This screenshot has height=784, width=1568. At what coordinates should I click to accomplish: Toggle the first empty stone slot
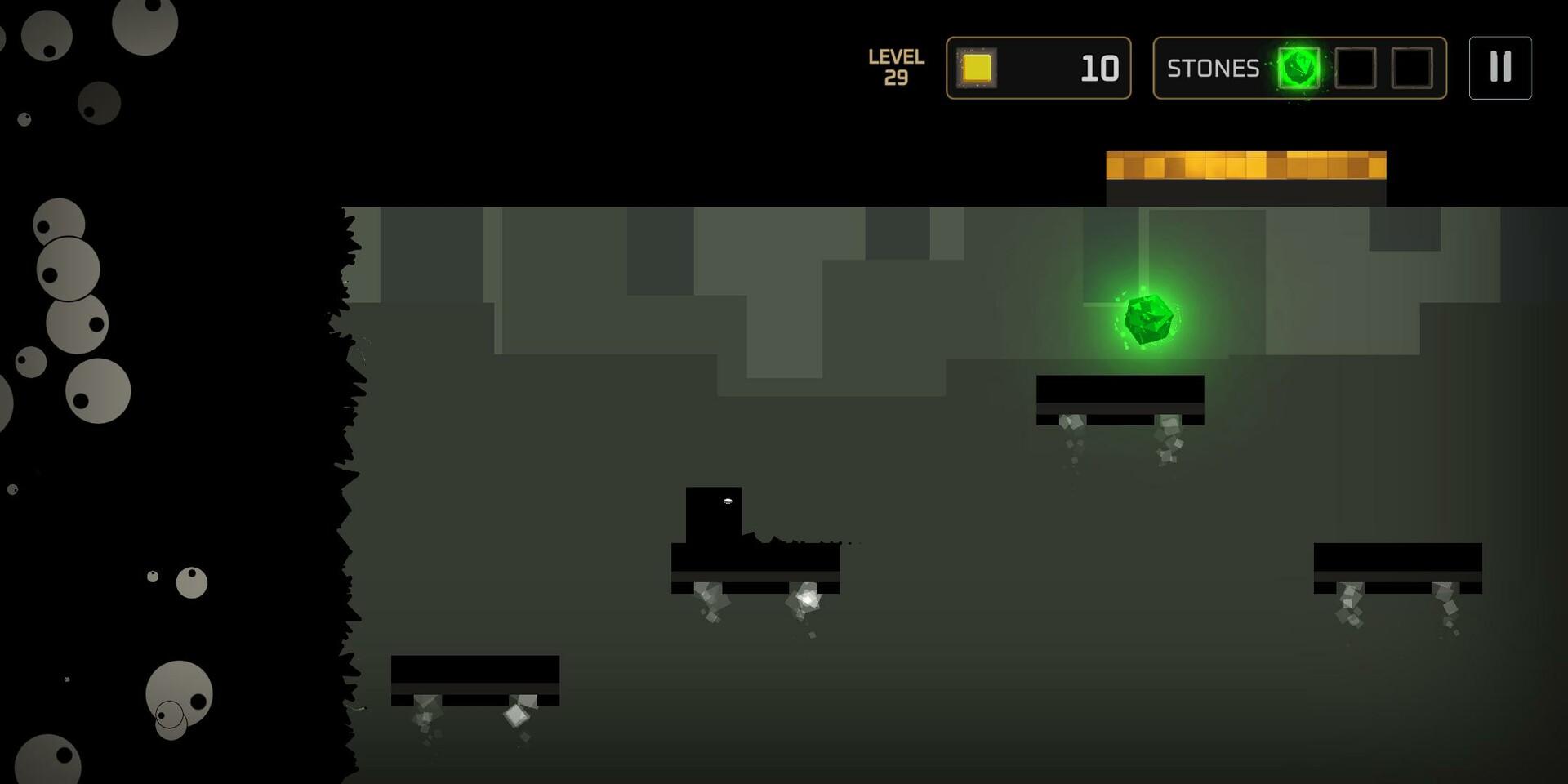point(1355,68)
